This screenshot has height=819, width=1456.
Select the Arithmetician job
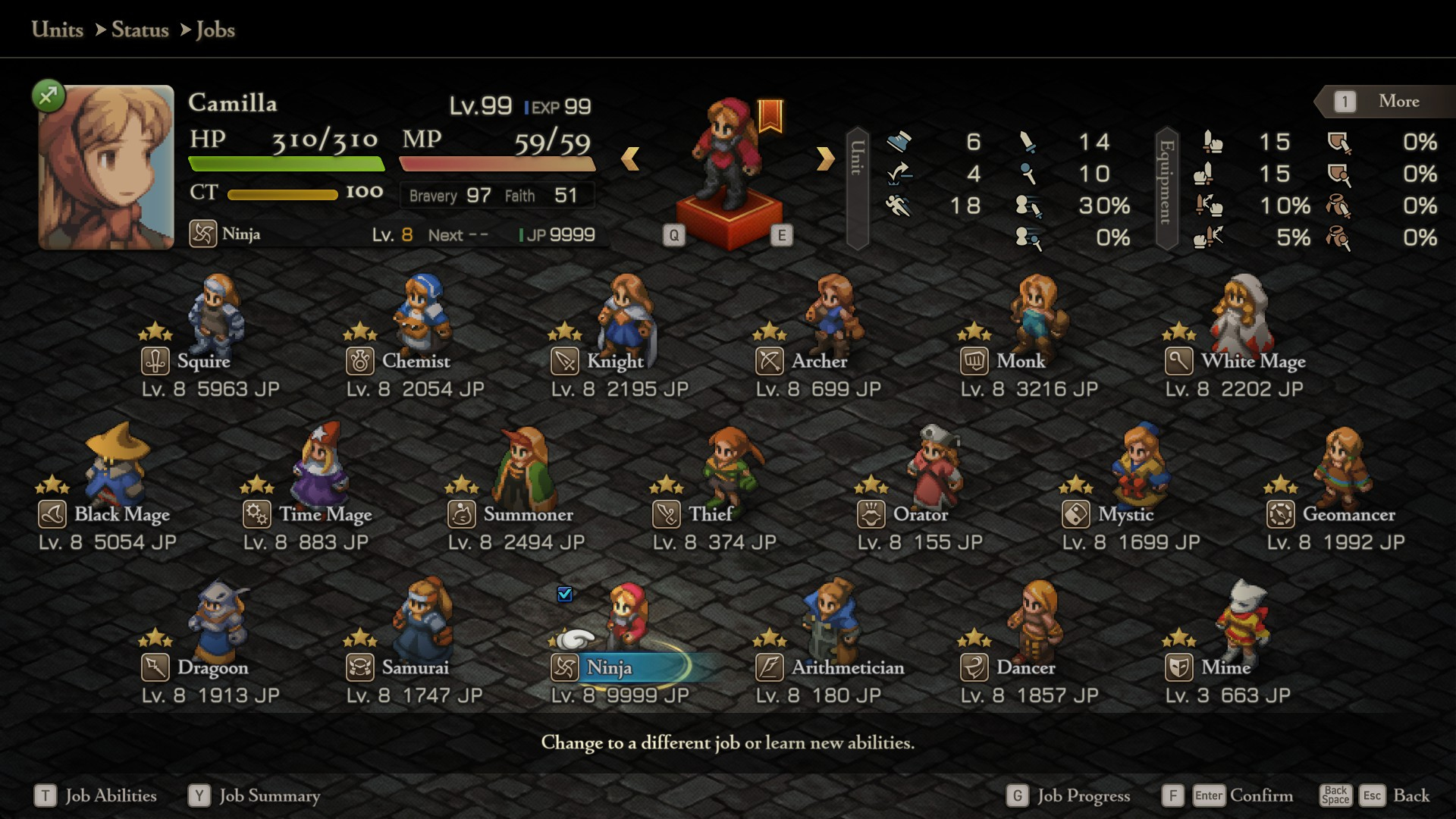[x=847, y=668]
